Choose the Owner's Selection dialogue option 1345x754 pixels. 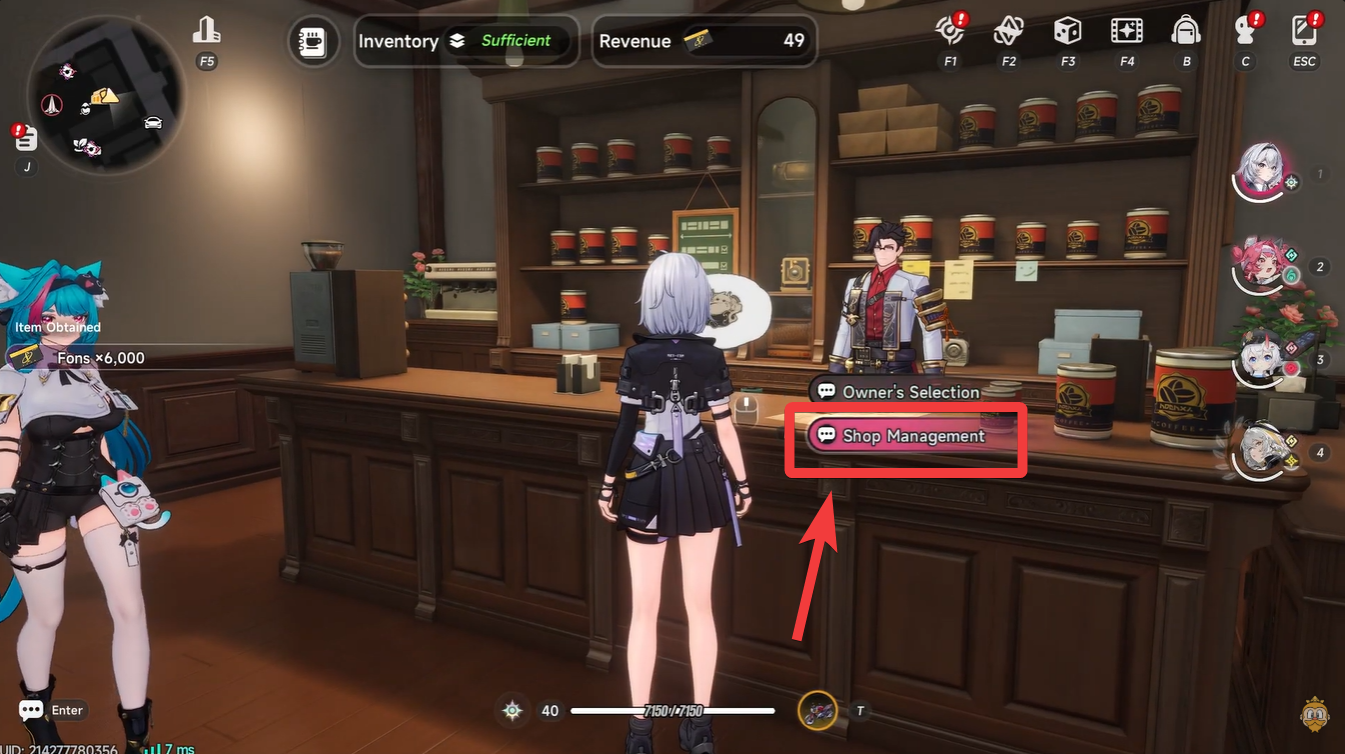pyautogui.click(x=896, y=392)
